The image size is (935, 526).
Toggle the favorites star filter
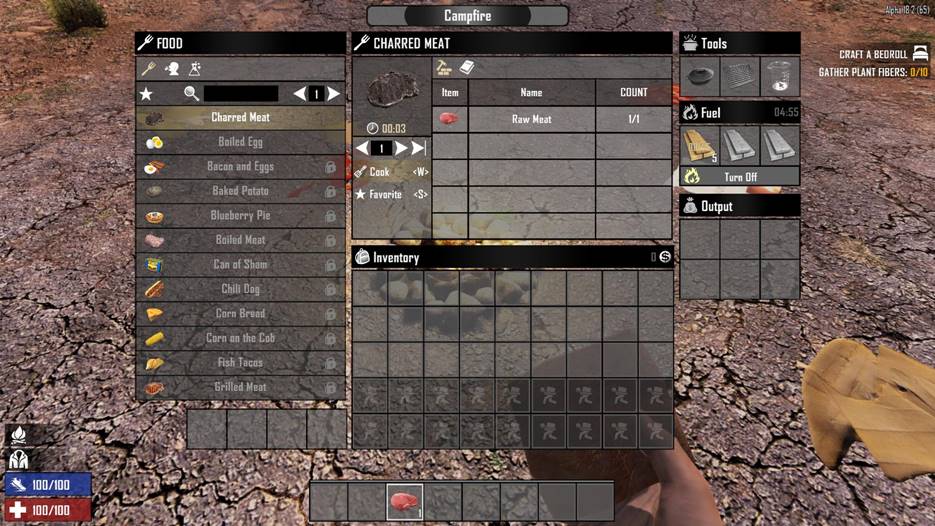point(147,94)
